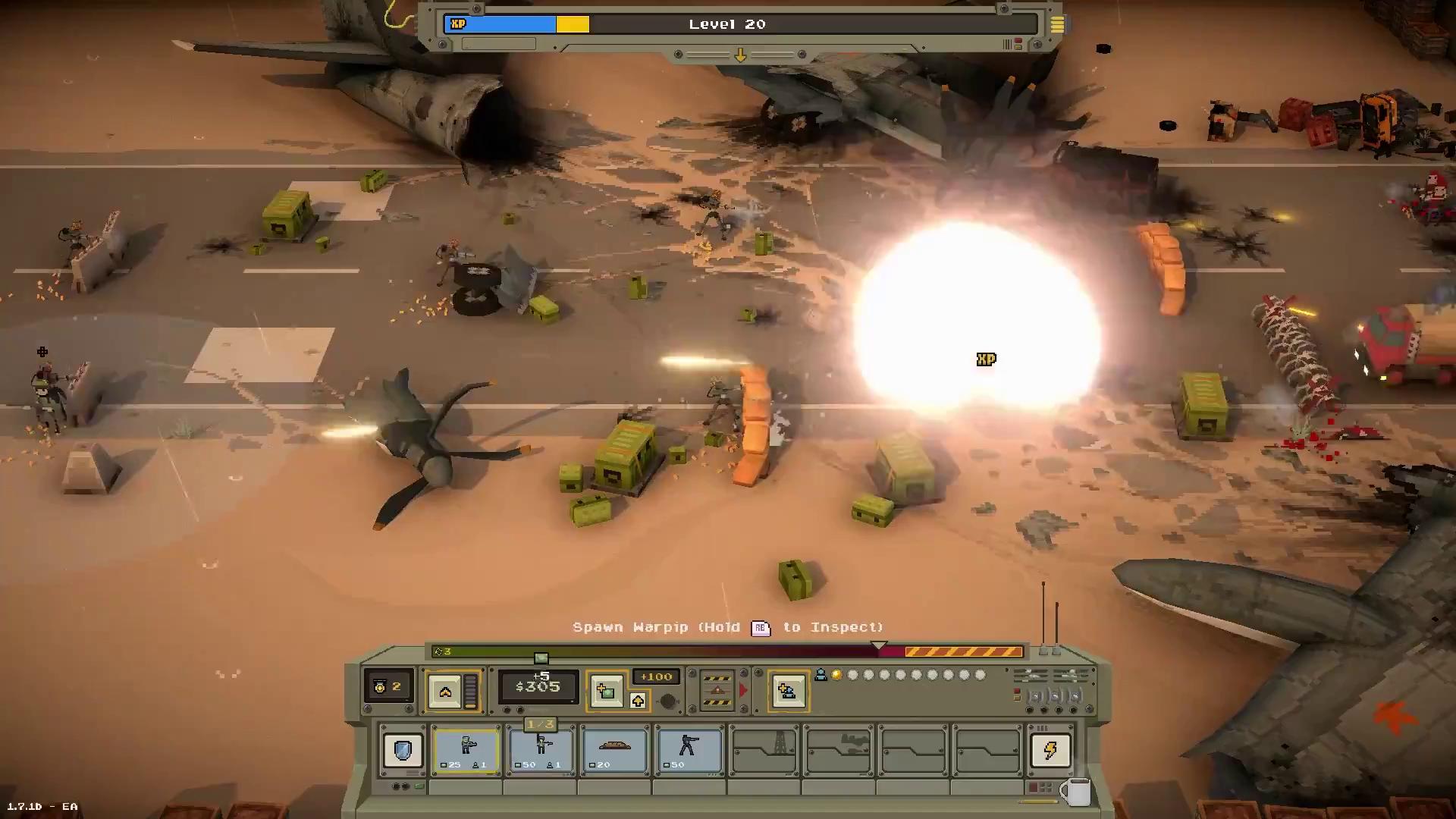Viewport: 1456px width, 819px height.
Task: Expand the top panel with down arrow
Action: coord(740,55)
